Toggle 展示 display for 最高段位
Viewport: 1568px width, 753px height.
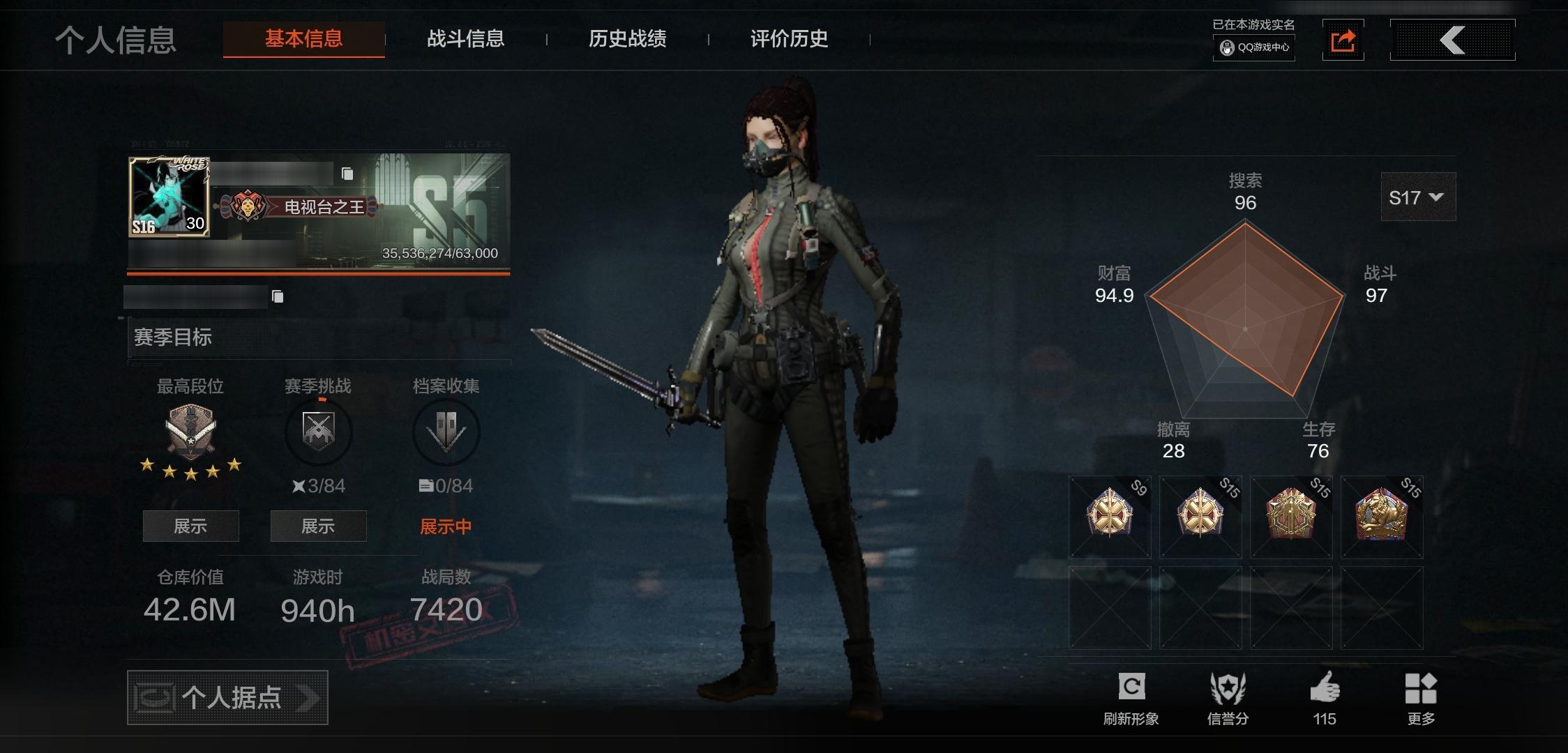[190, 526]
